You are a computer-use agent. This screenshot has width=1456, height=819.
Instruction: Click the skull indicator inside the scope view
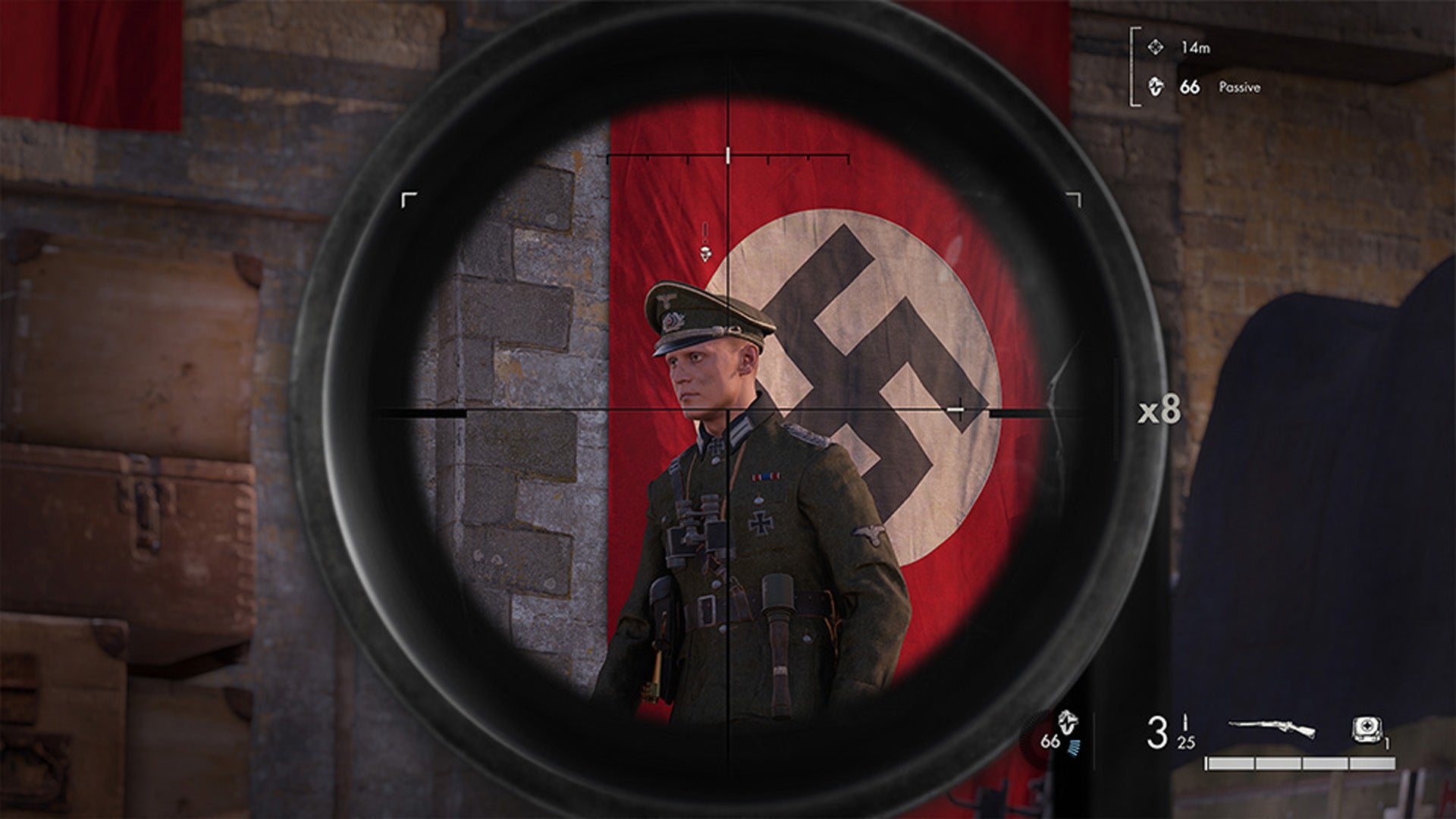point(706,254)
